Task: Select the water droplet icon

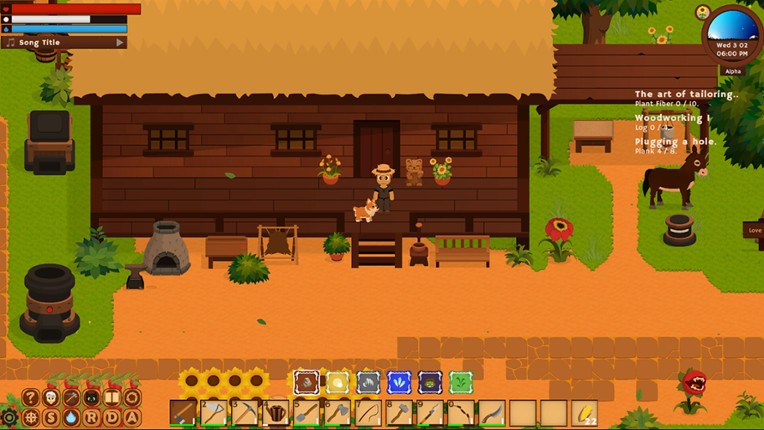Action: point(71,418)
